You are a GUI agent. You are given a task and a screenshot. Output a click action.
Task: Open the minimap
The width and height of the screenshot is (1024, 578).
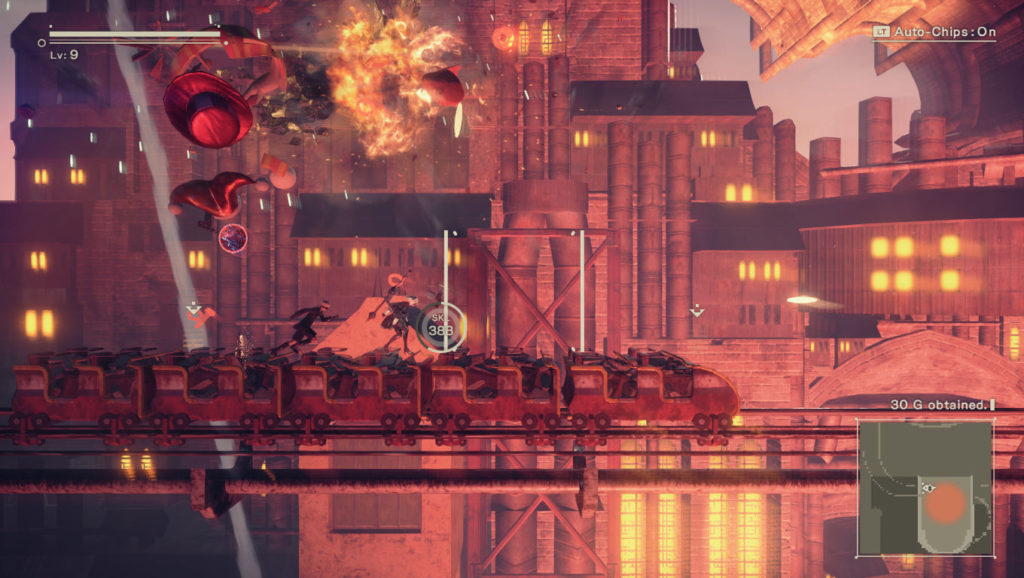coord(925,486)
